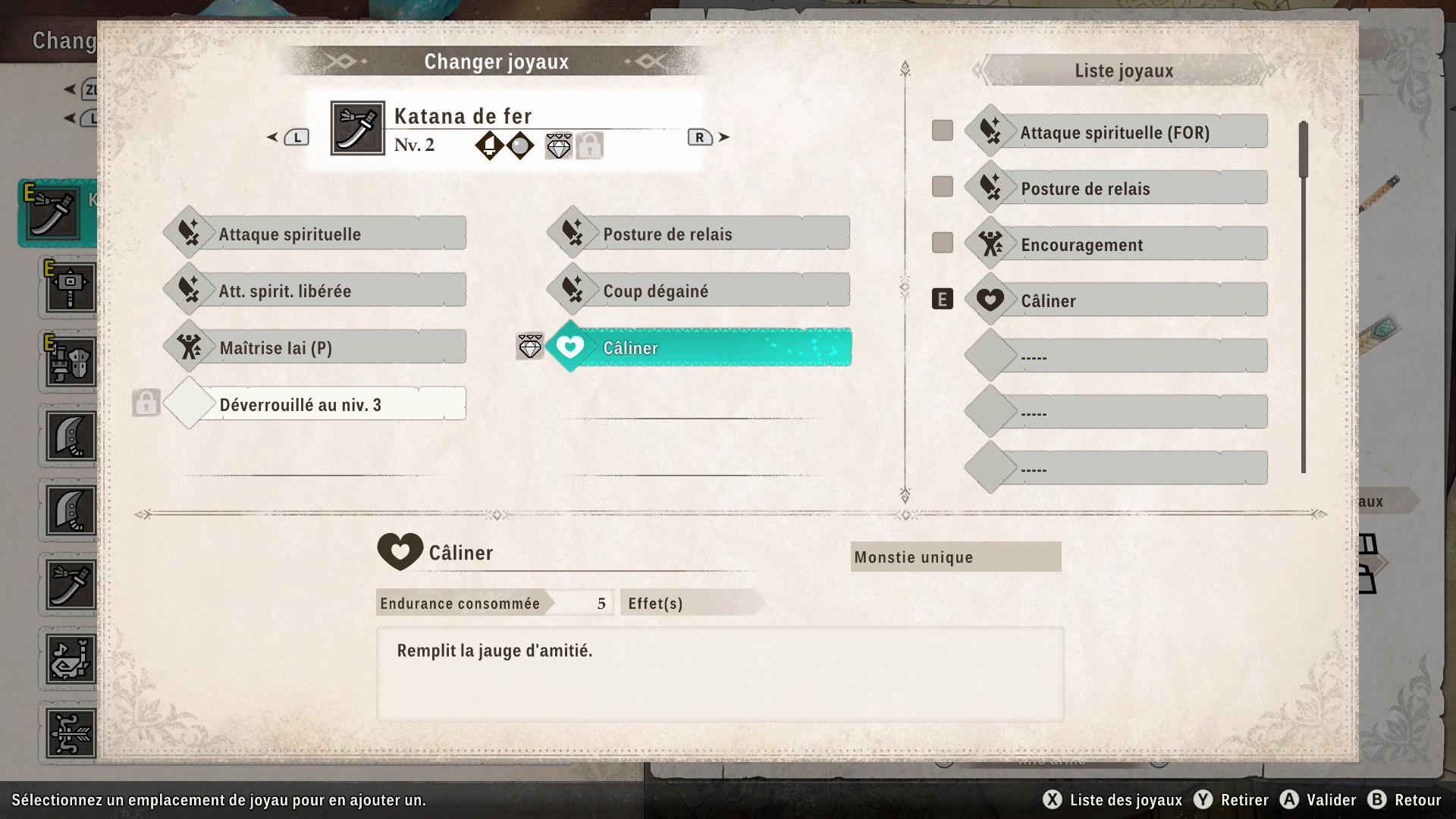Select the sword and shield sidebar slot
Image resolution: width=1456 pixels, height=819 pixels.
click(x=71, y=362)
